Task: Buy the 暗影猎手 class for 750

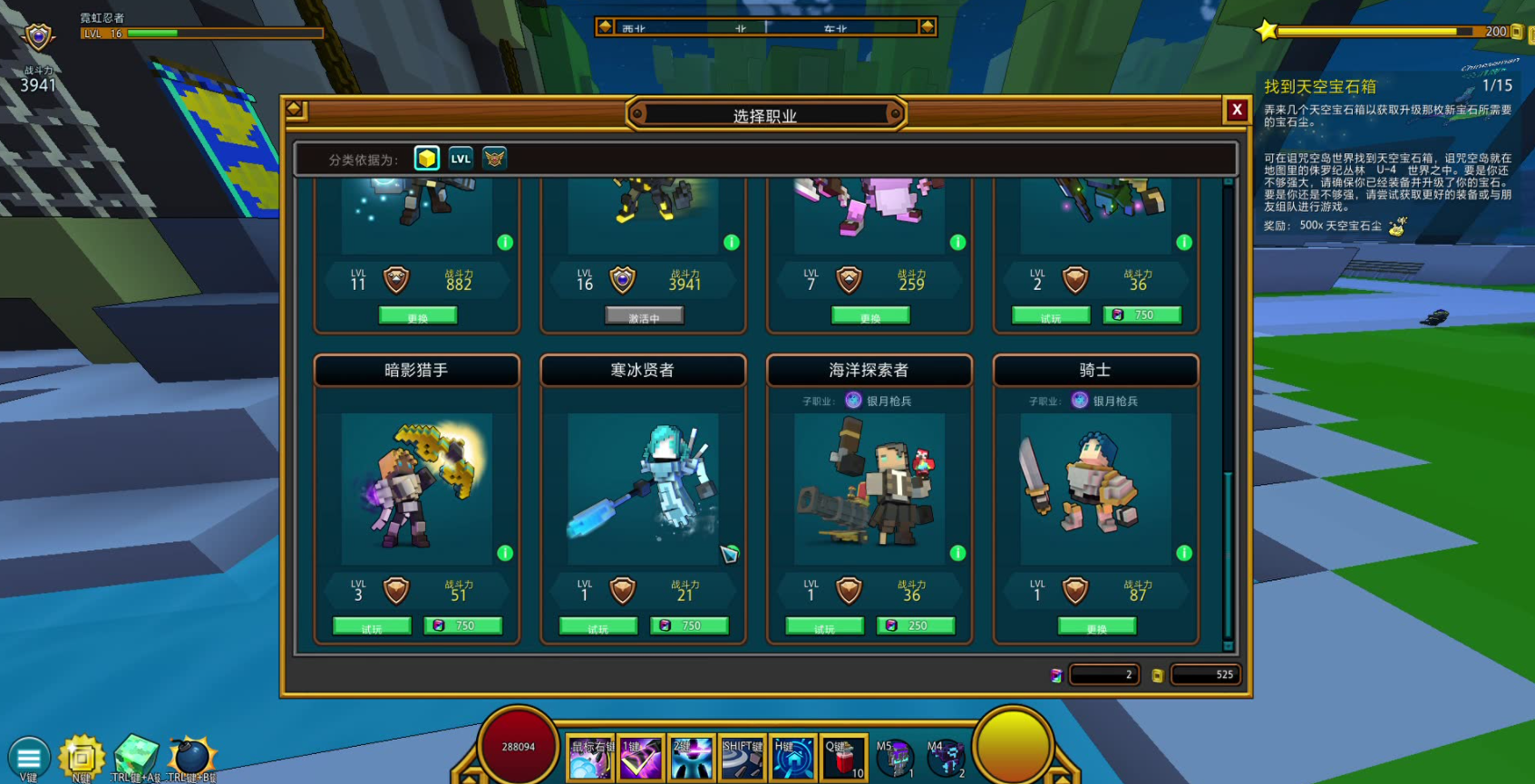Action: [x=462, y=626]
